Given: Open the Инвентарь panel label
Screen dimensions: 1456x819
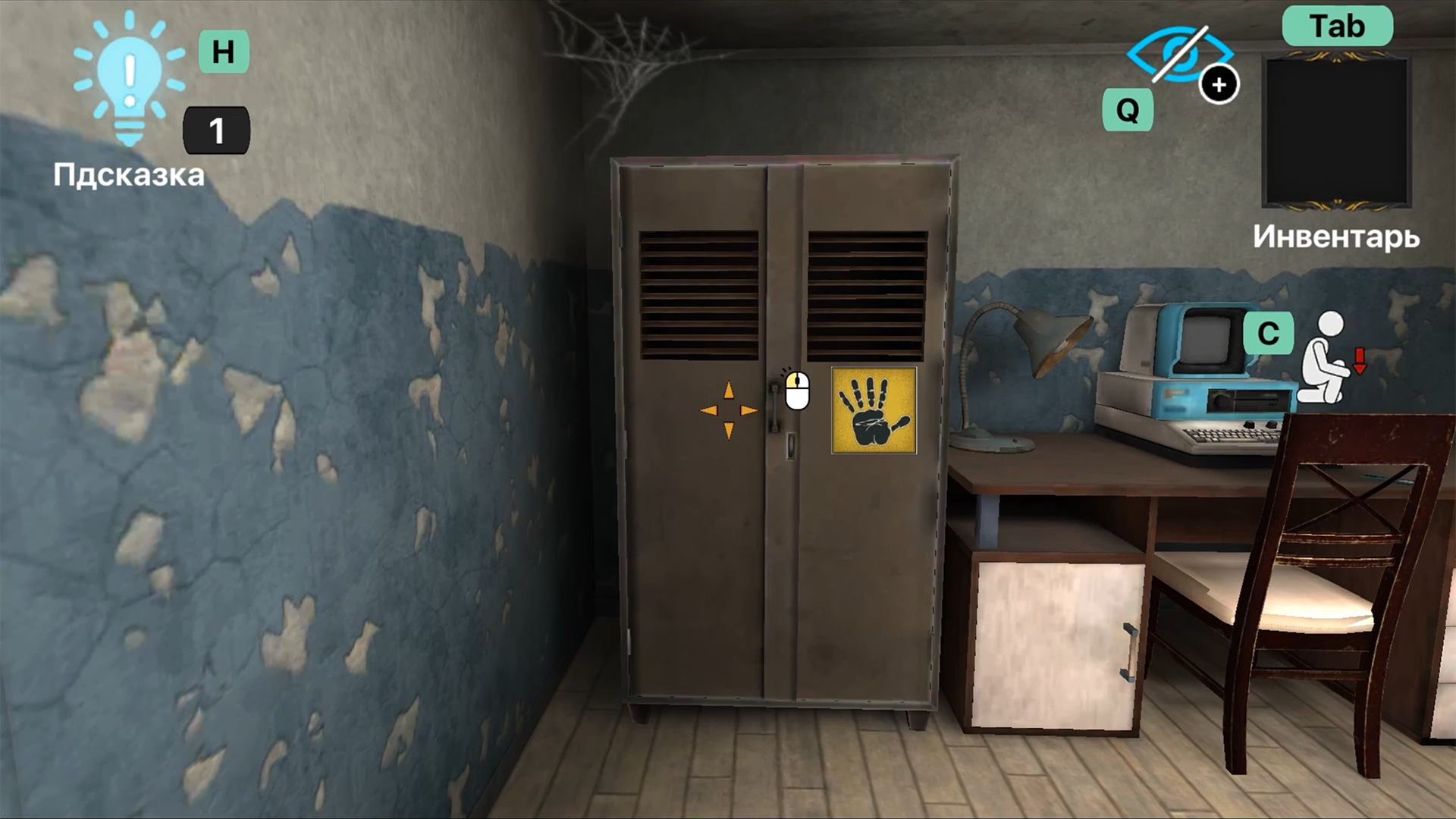Looking at the screenshot, I should pos(1337,237).
